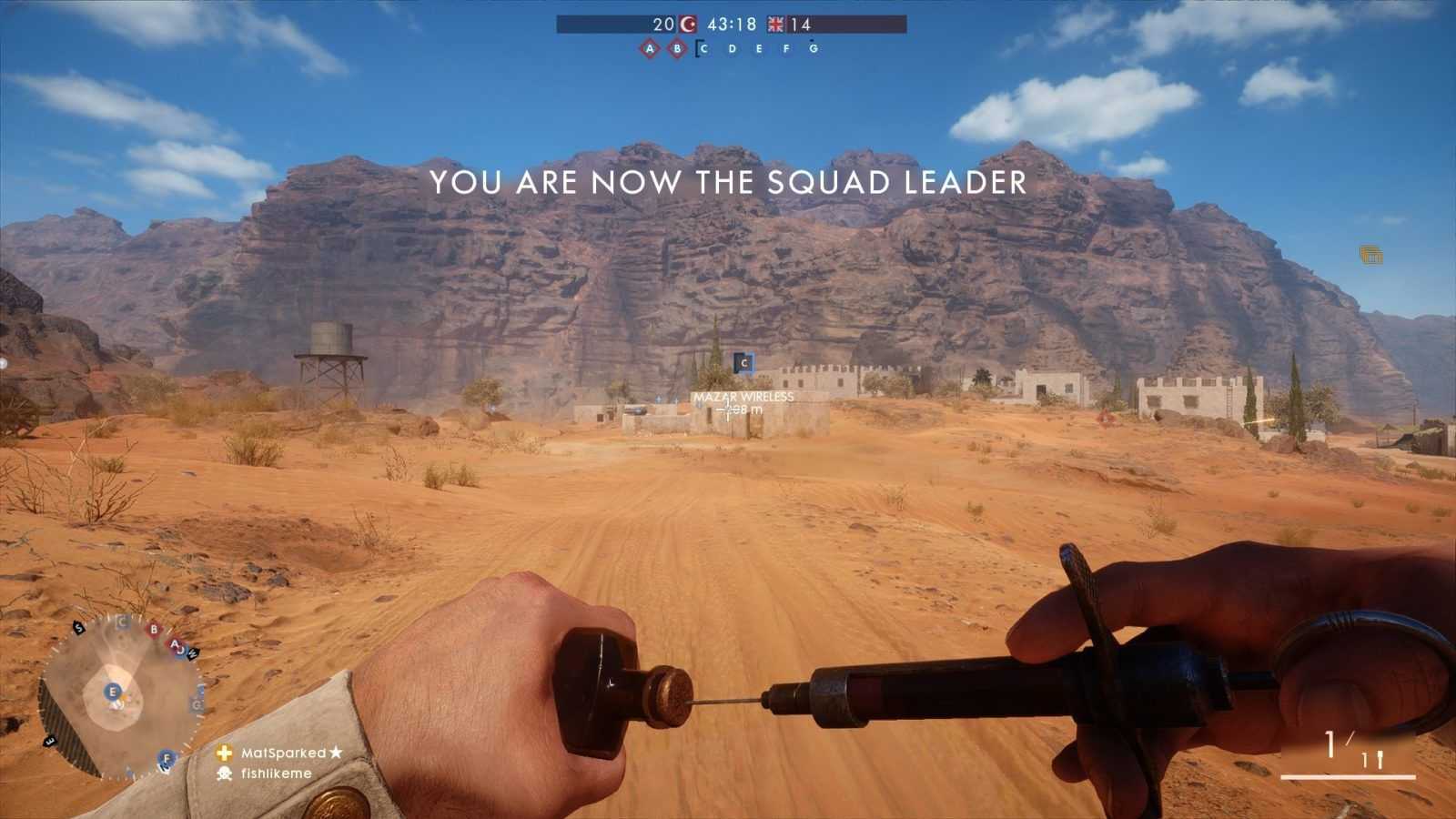Click the Mazar Wireless objective C marker
The height and width of the screenshot is (819, 1456).
pyautogui.click(x=743, y=363)
